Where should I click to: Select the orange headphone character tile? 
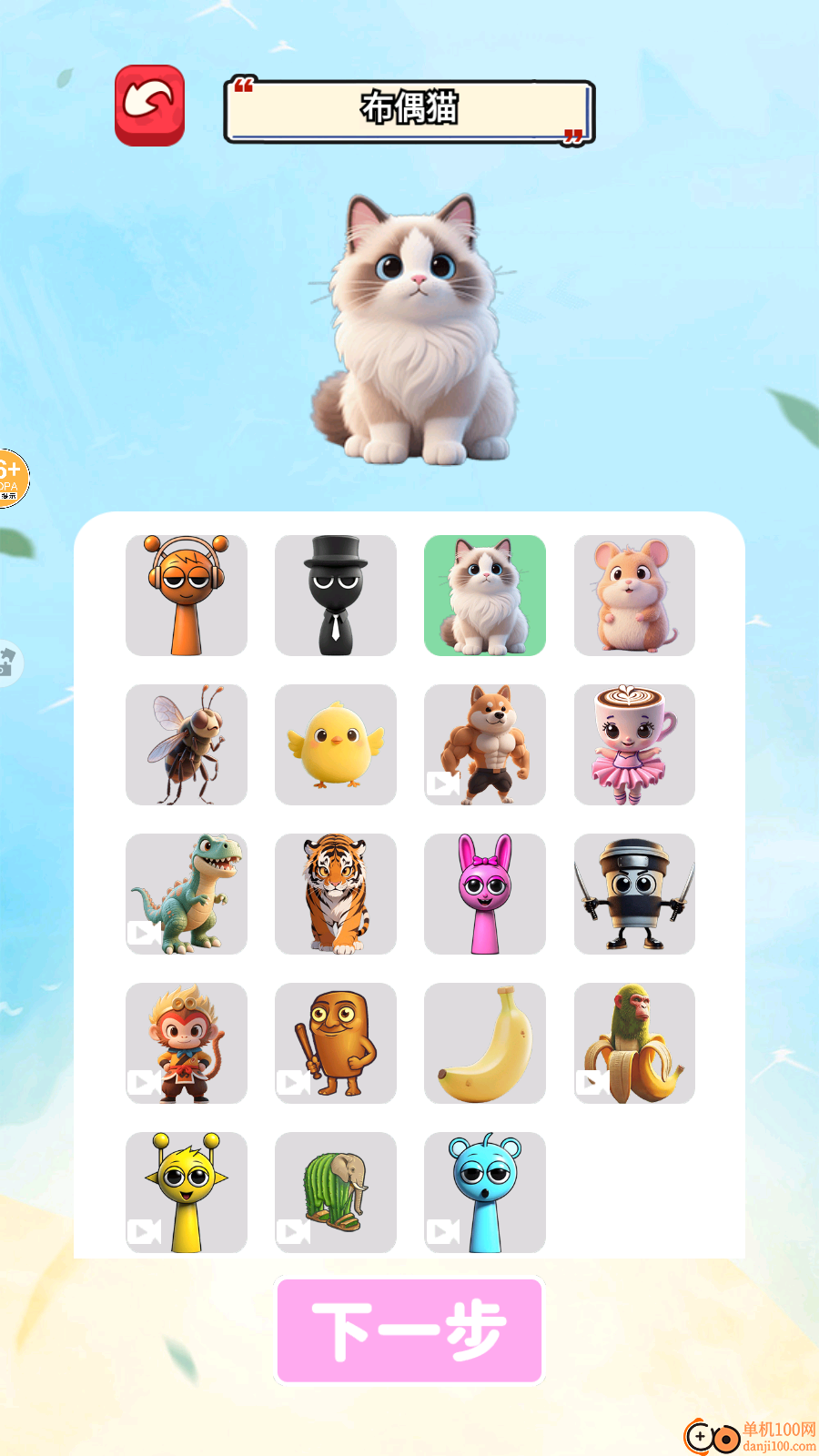187,595
